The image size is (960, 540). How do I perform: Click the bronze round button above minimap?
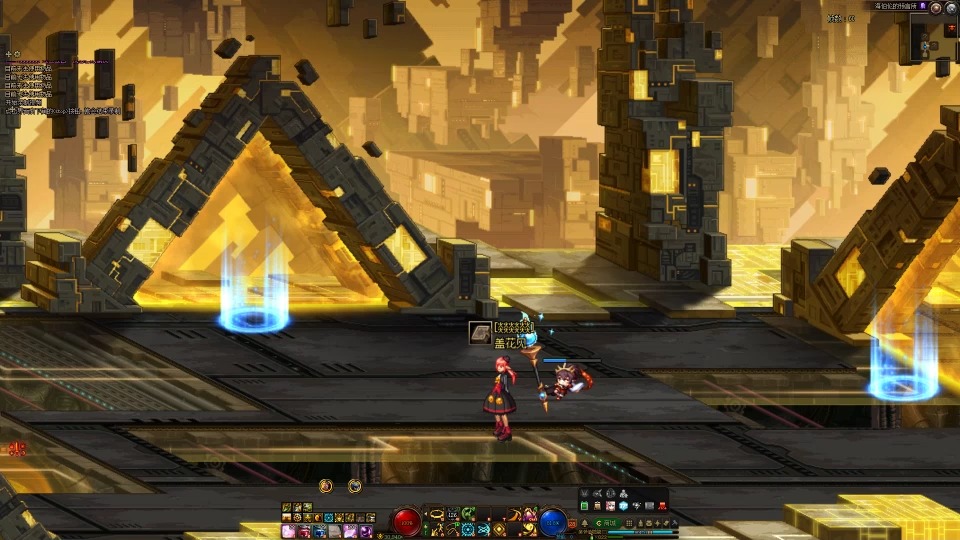(x=935, y=7)
